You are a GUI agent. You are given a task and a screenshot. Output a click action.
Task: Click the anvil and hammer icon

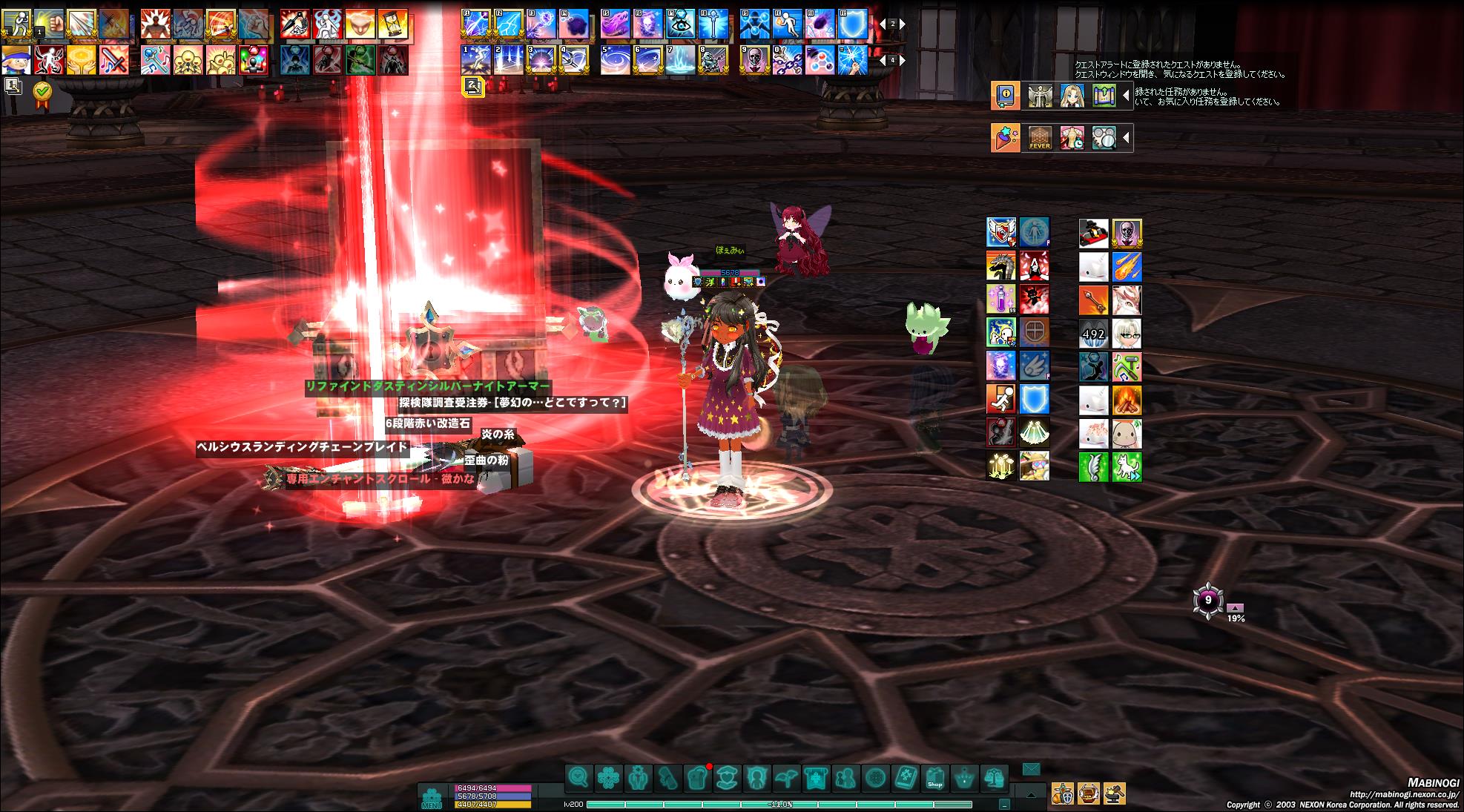click(x=1113, y=793)
